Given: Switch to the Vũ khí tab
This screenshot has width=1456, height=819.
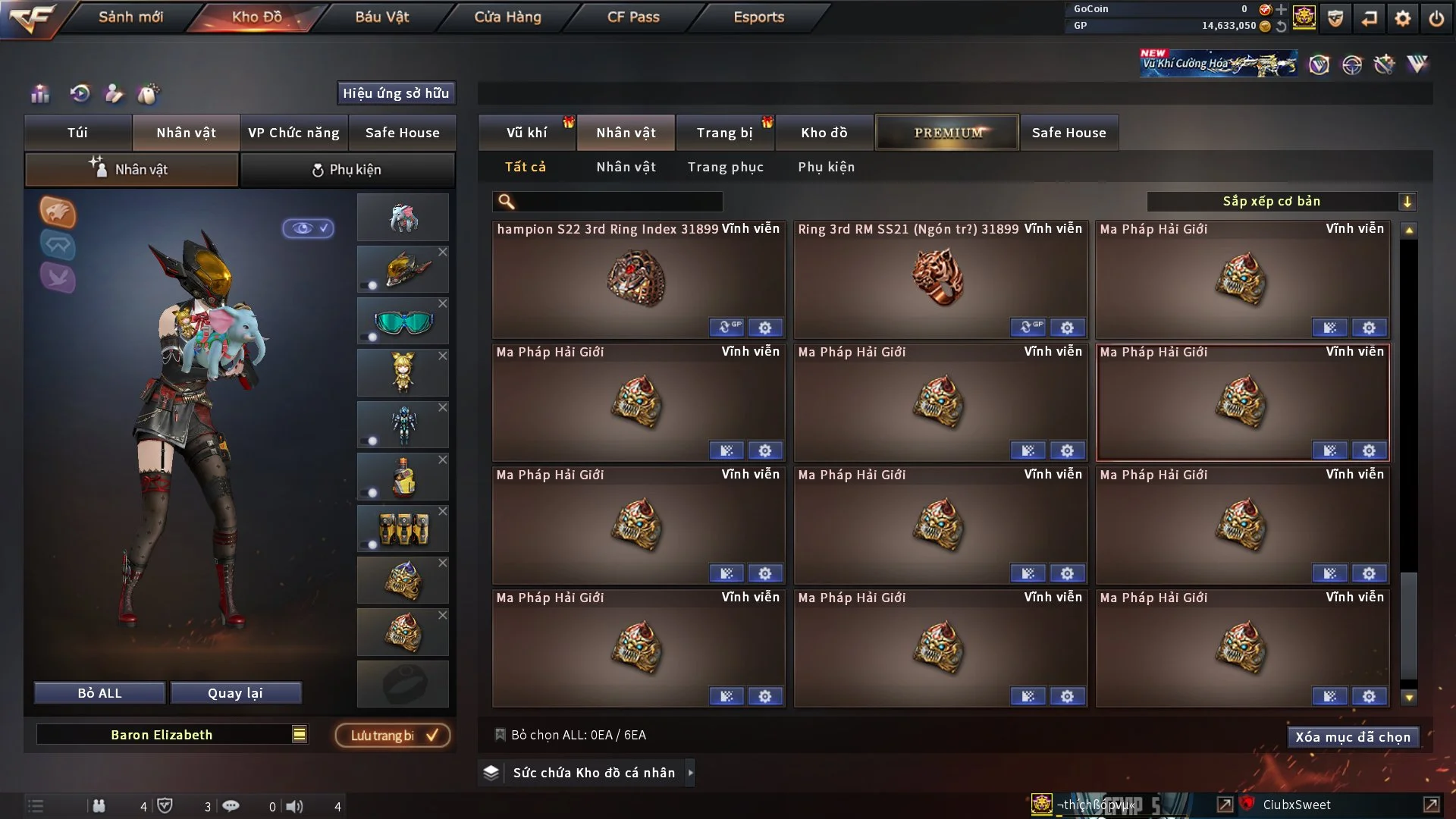Looking at the screenshot, I should (526, 133).
